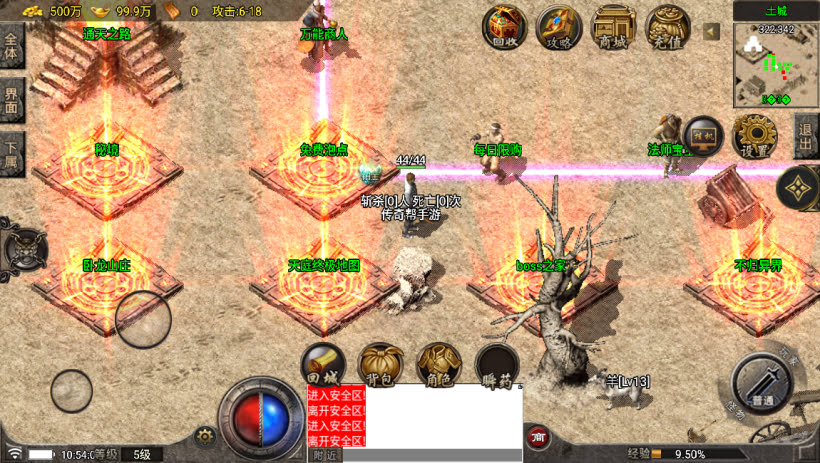Collapse the top icon row arrow
This screenshot has height=463, width=820.
(x=712, y=32)
